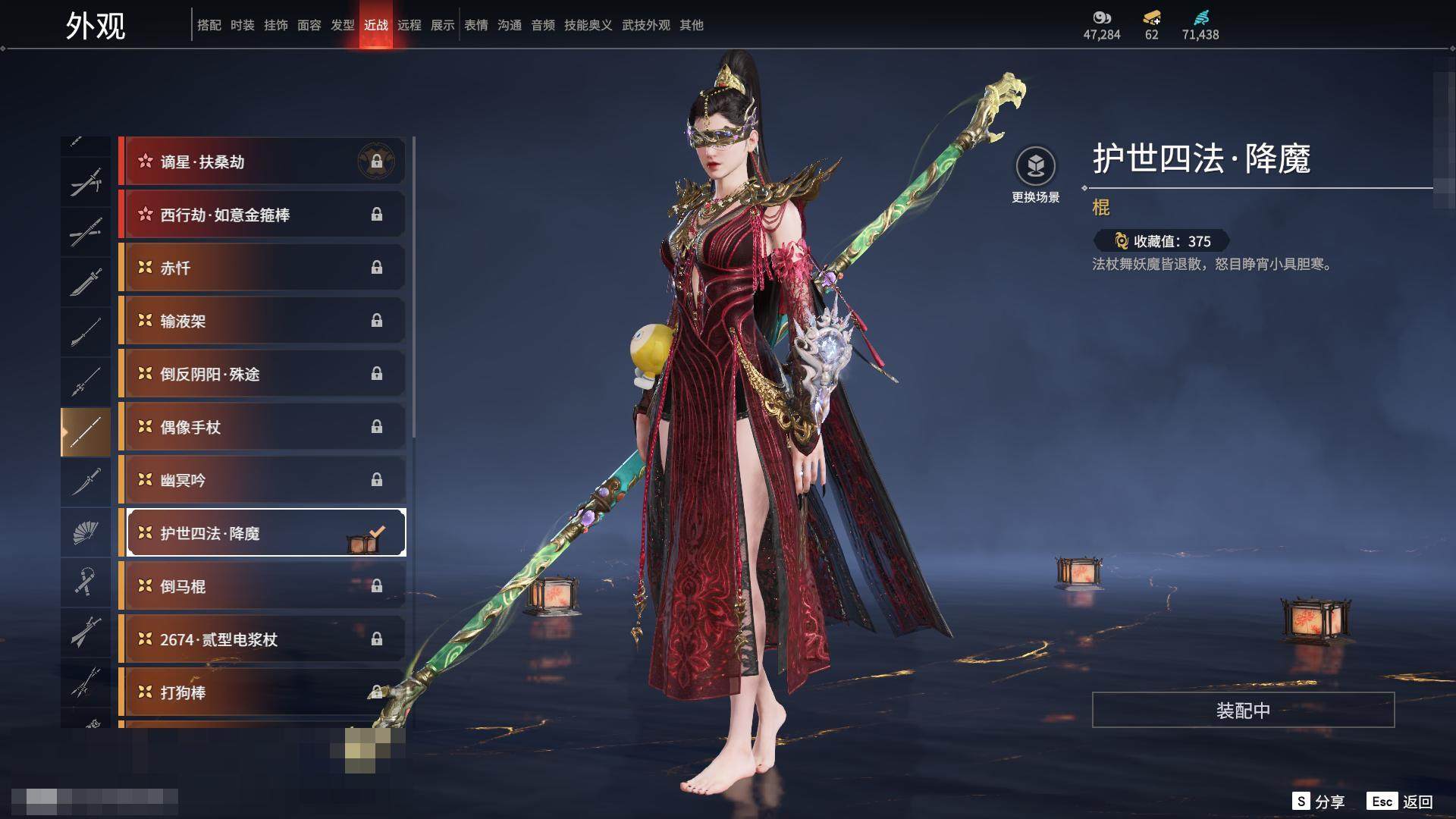The height and width of the screenshot is (819, 1456).
Task: Select the 发型 tab
Action: point(343,25)
